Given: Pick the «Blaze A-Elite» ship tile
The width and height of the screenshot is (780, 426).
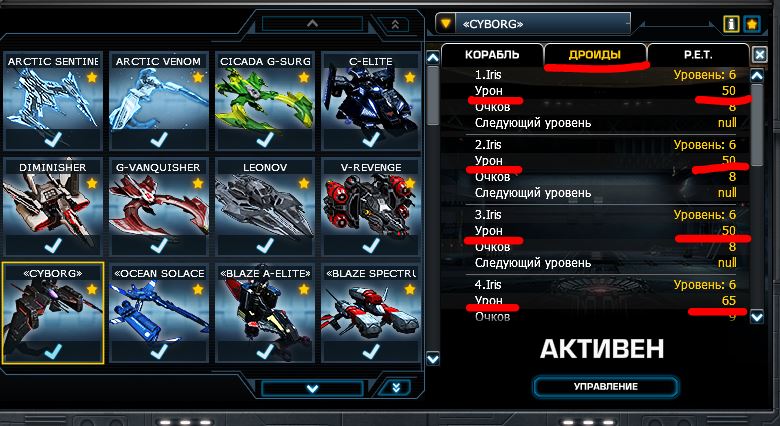Looking at the screenshot, I should [265, 315].
